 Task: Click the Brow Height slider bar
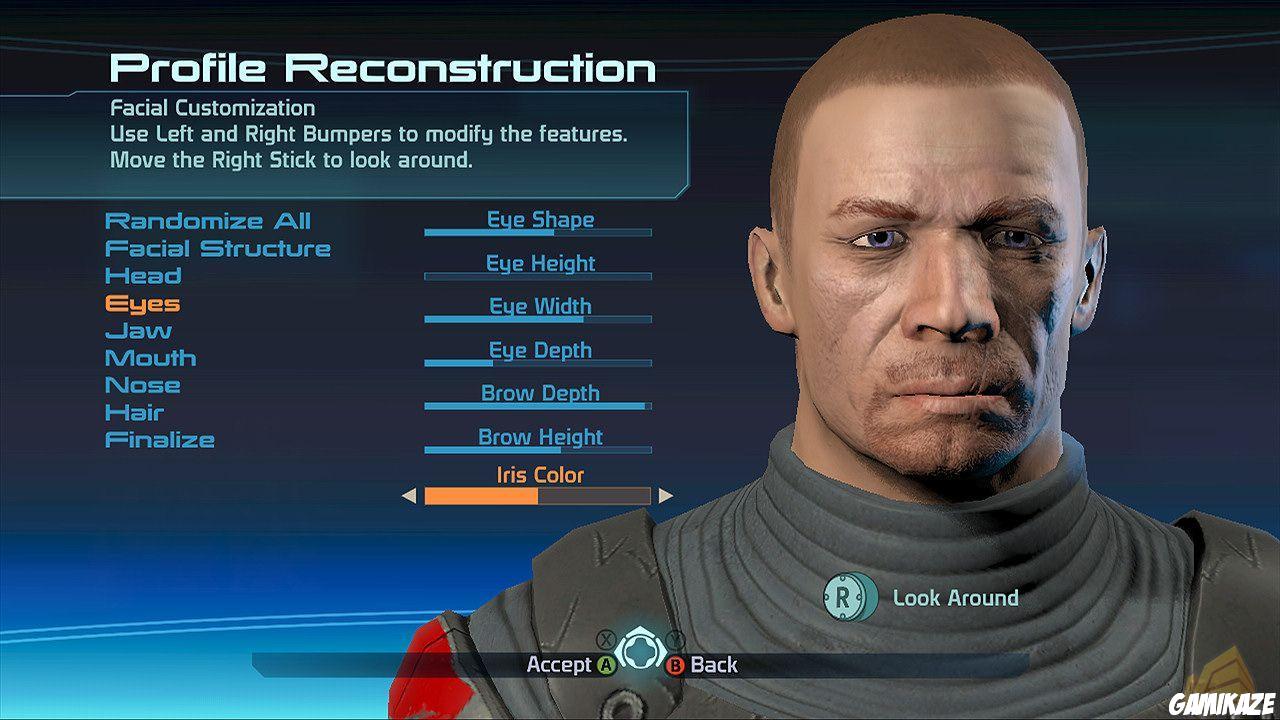pos(539,448)
